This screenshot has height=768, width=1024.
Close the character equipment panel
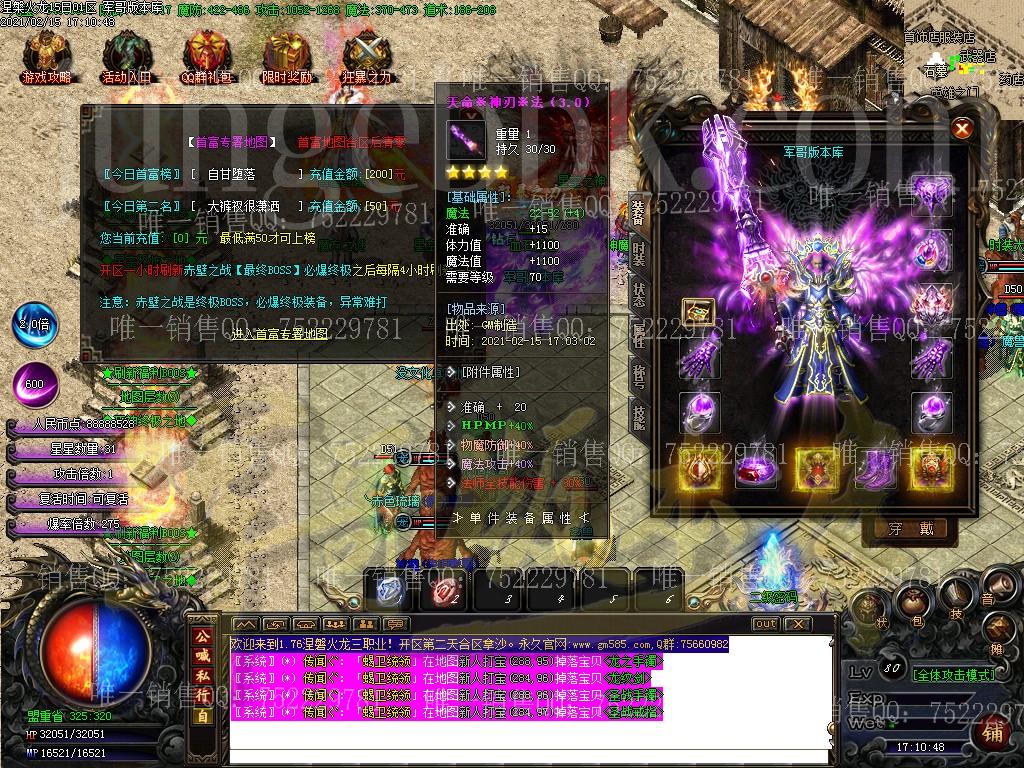(x=962, y=128)
